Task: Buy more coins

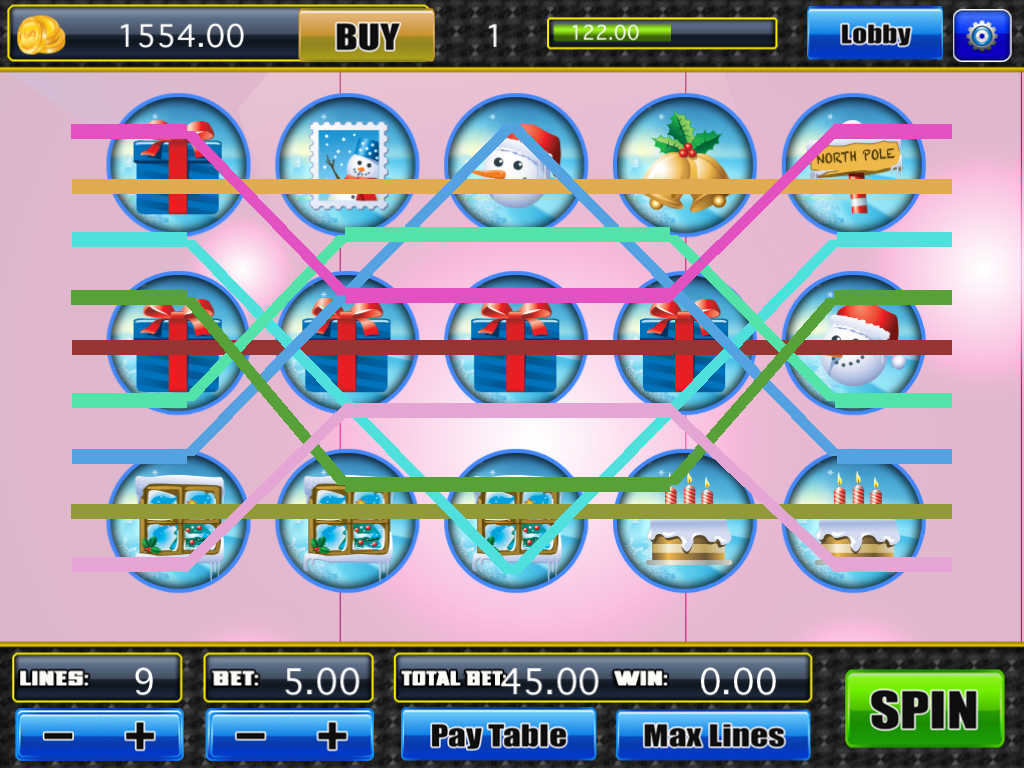Action: point(366,36)
